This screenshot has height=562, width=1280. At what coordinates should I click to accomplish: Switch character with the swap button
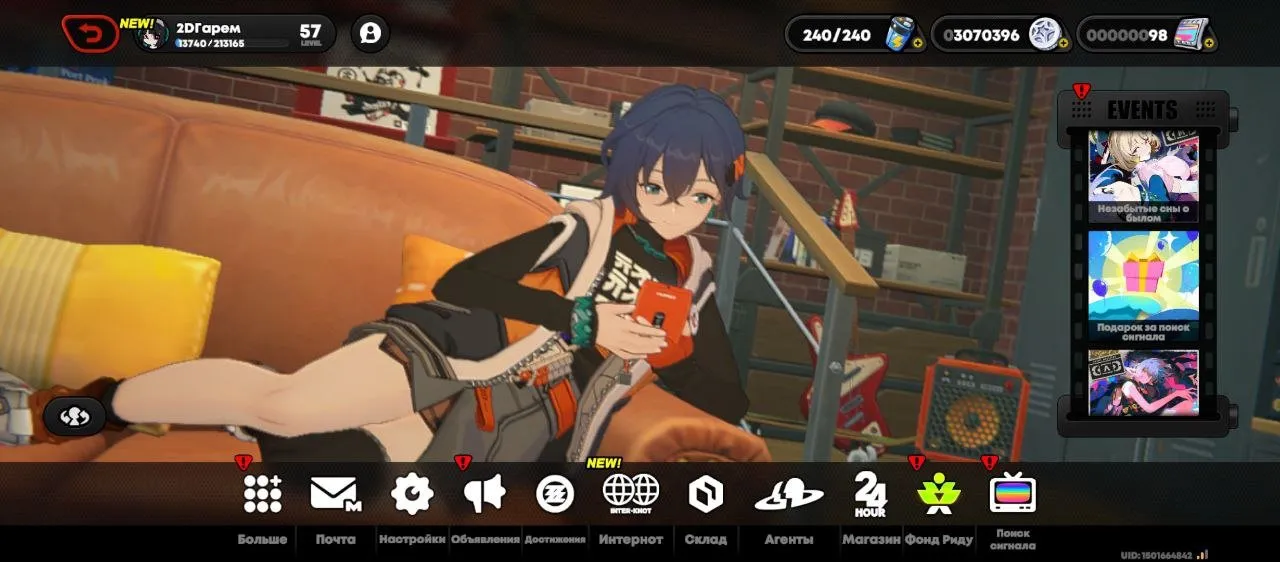(74, 416)
